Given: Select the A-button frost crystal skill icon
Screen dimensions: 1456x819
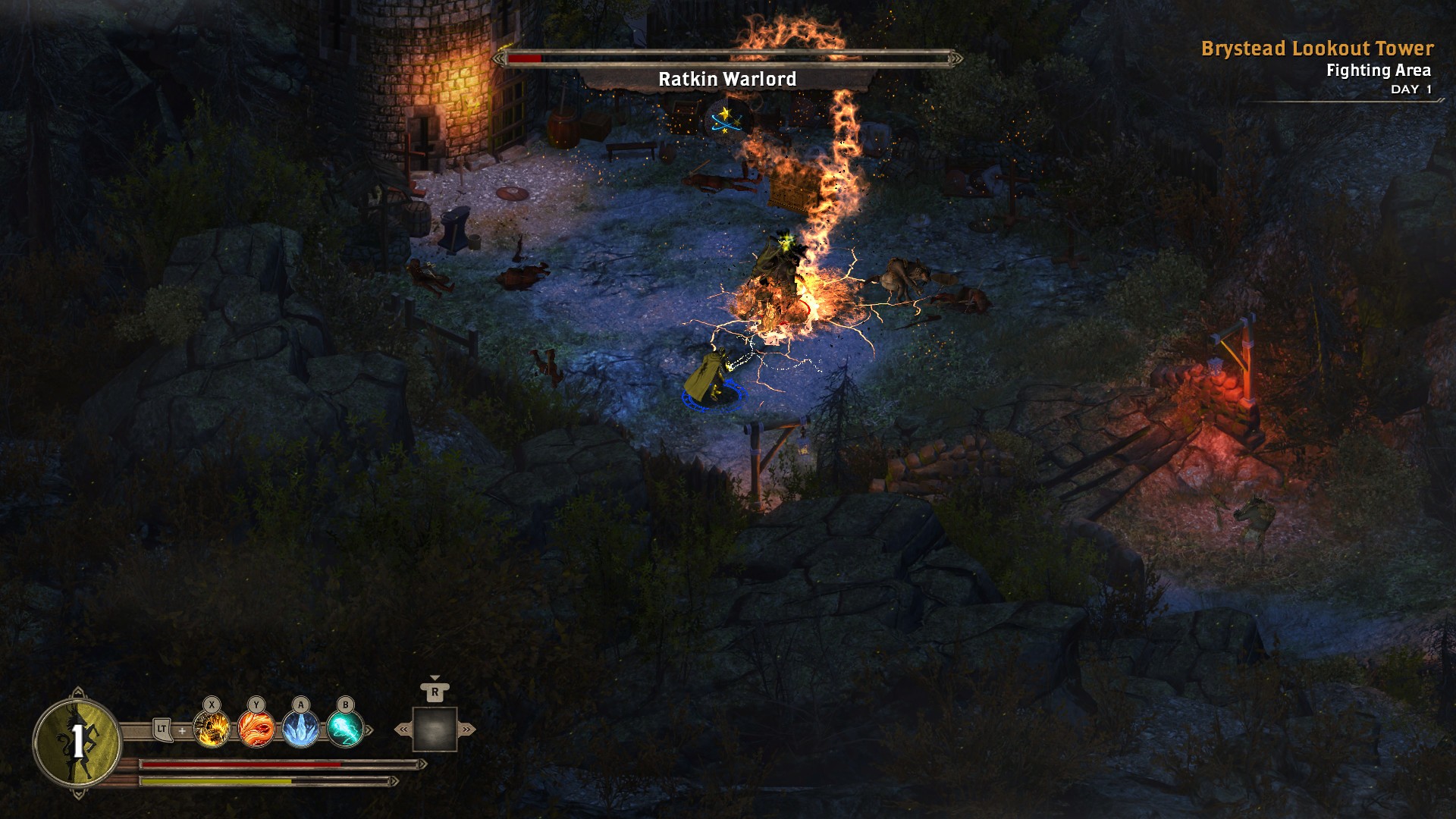Looking at the screenshot, I should 300,730.
